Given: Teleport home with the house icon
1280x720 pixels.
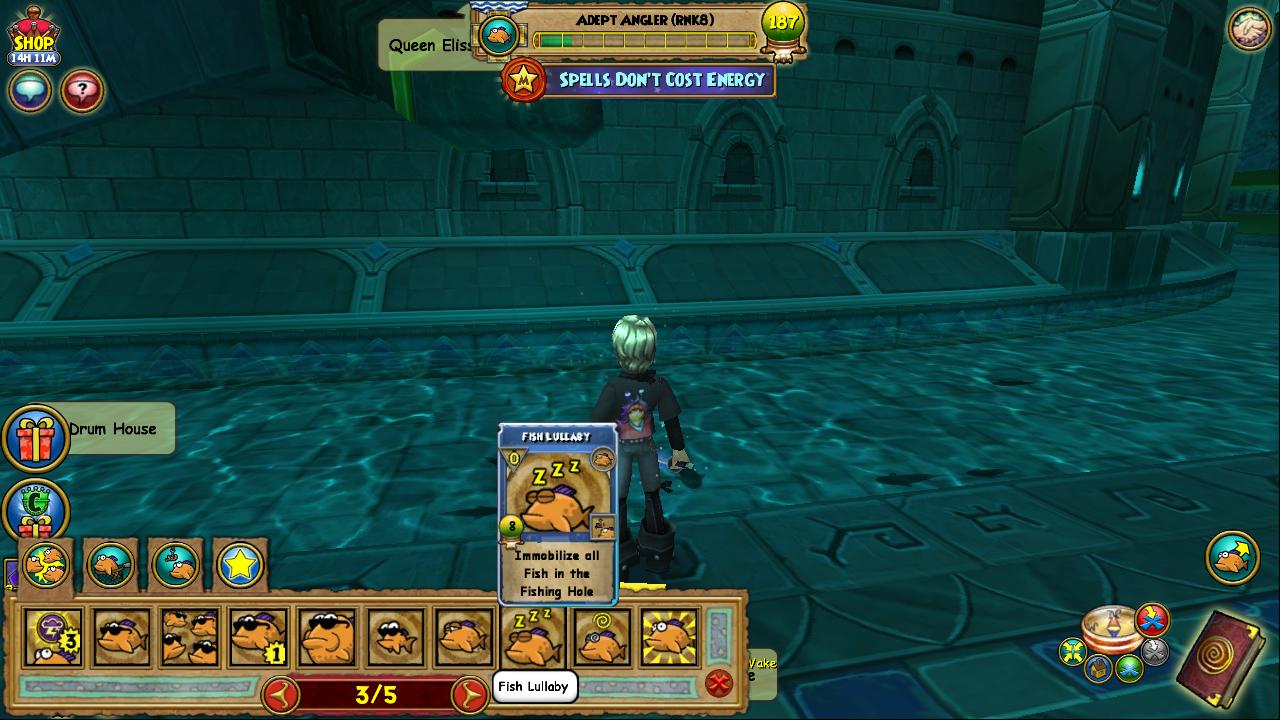Looking at the screenshot, I should coord(1099,667).
